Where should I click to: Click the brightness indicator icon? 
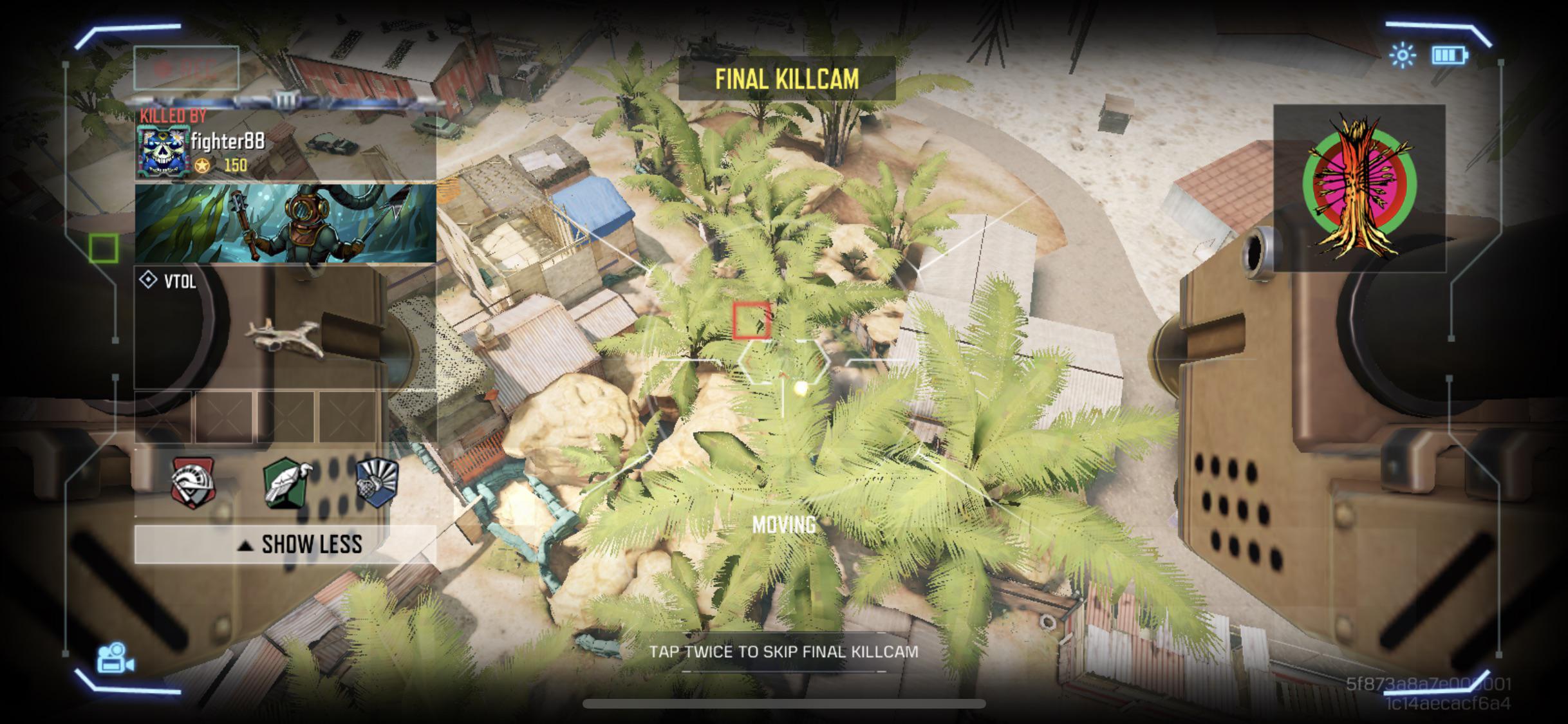point(1401,56)
